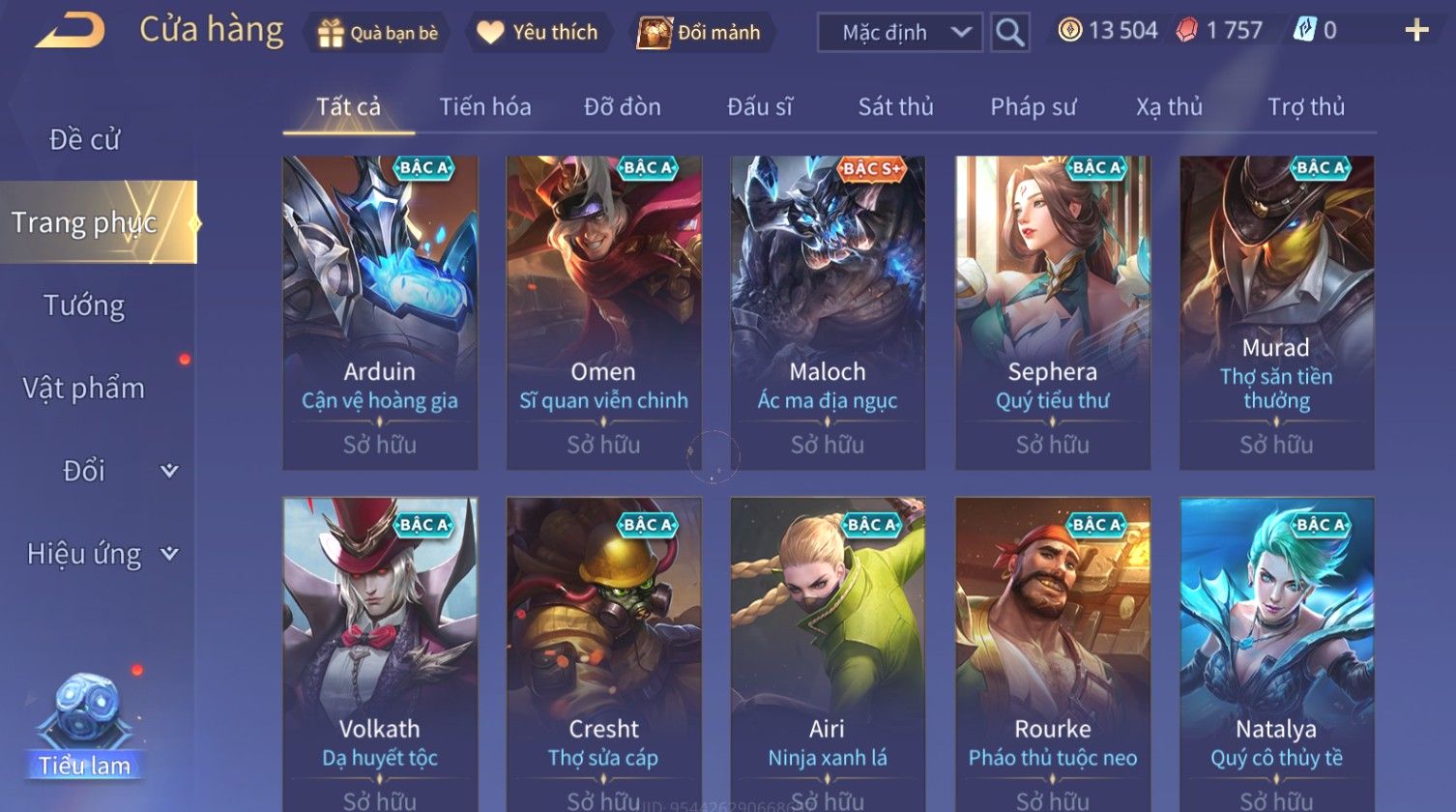The height and width of the screenshot is (812, 1456).
Task: Open the Đề cử sidebar section
Action: coord(85,140)
